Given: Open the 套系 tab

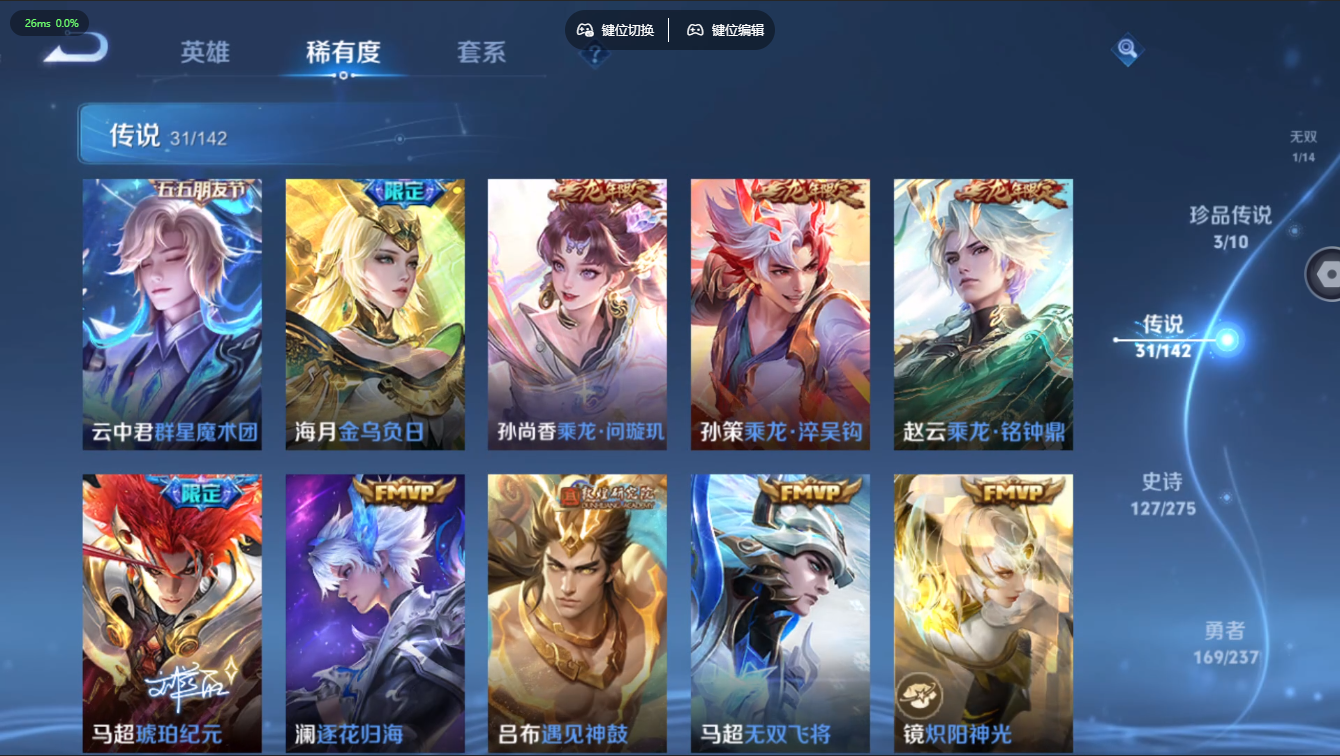Looking at the screenshot, I should 483,53.
